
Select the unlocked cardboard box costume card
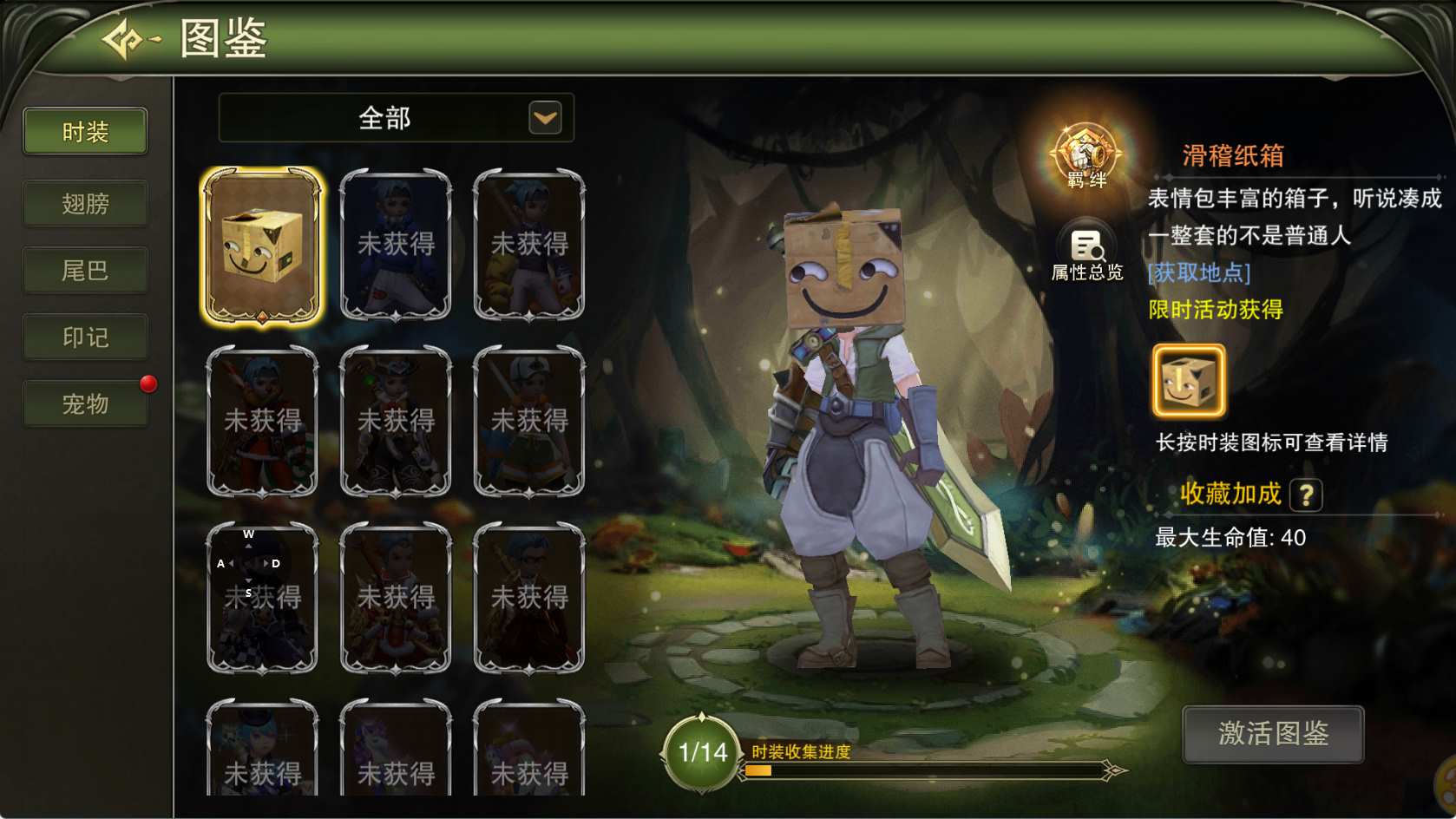click(x=262, y=246)
